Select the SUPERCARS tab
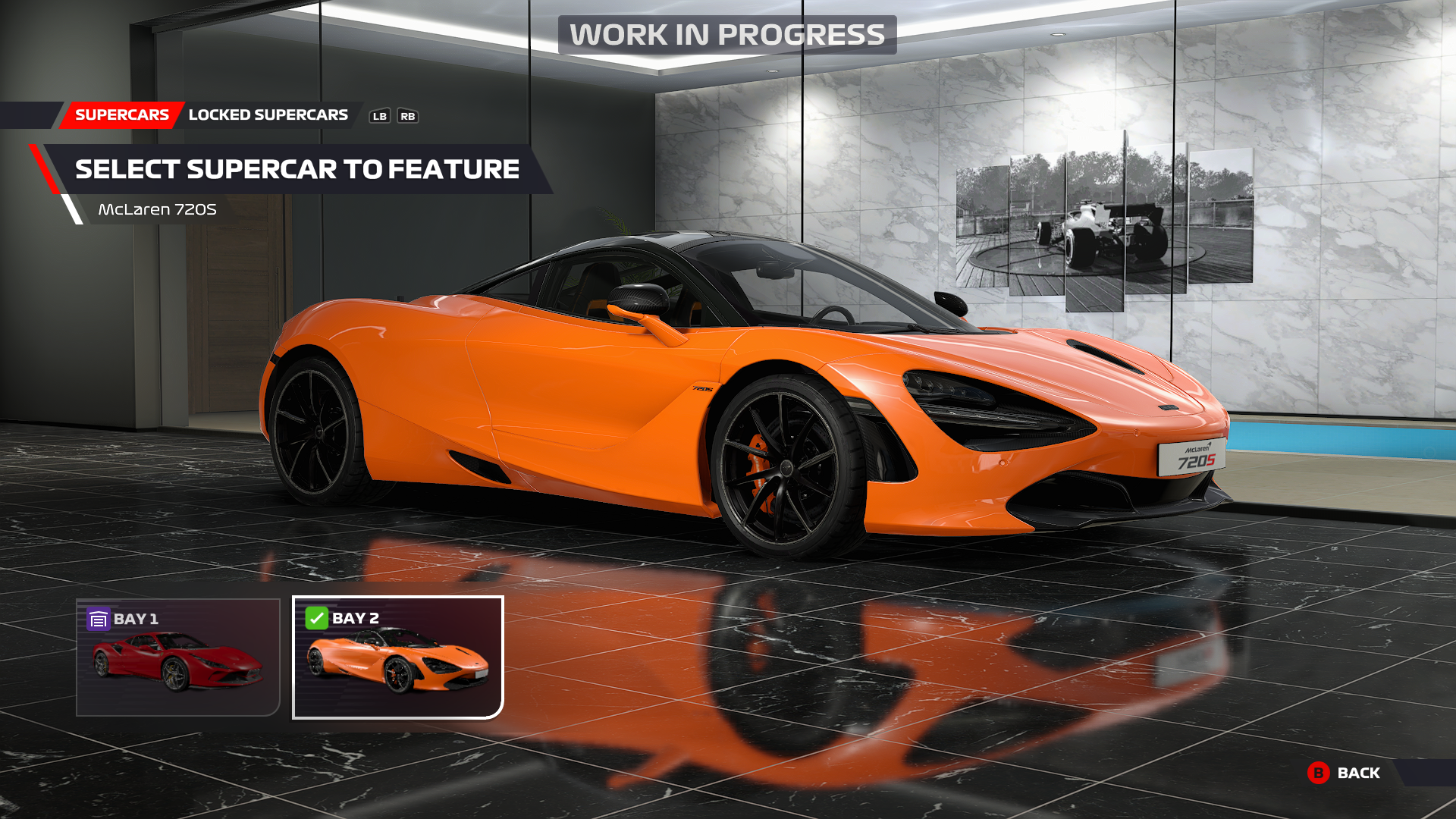Image resolution: width=1456 pixels, height=819 pixels. click(x=121, y=115)
